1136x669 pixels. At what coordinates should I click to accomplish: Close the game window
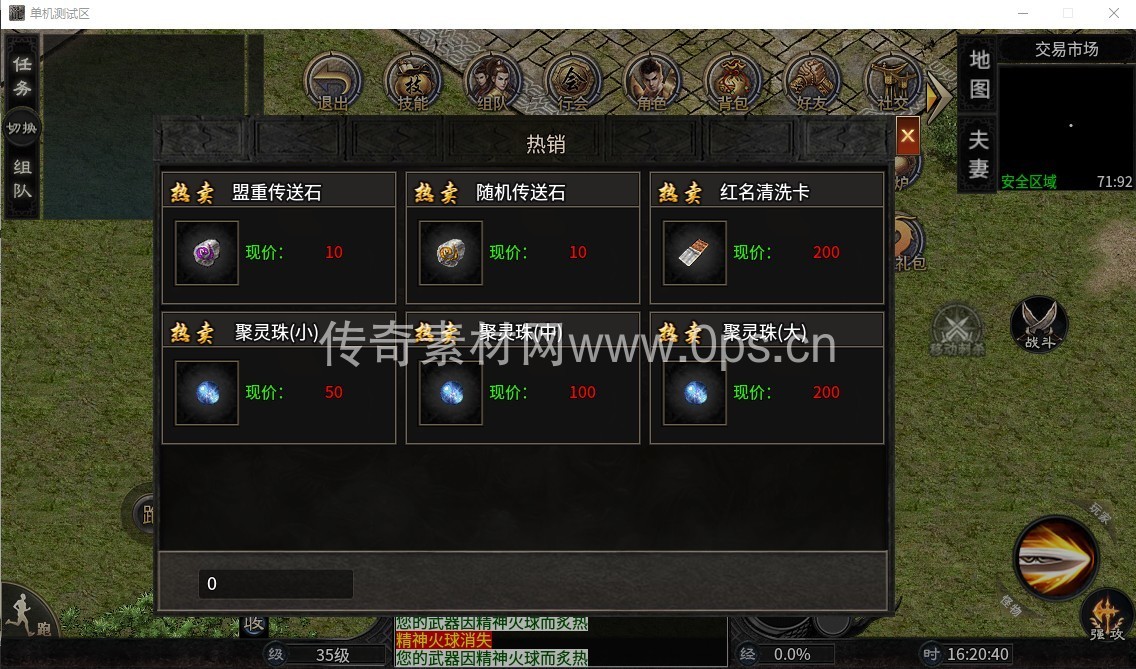(1113, 14)
